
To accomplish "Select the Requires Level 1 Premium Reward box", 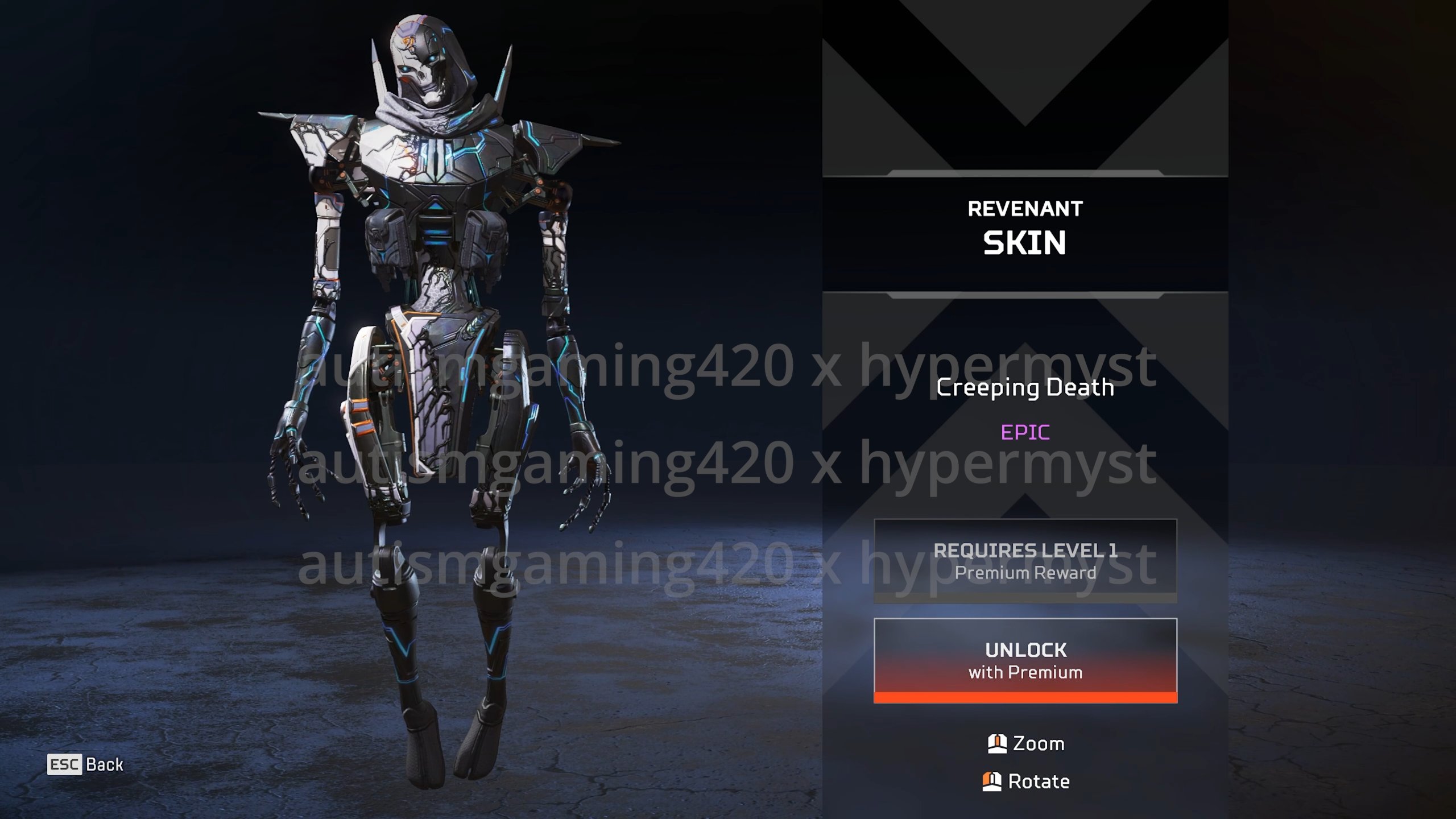I will point(1025,561).
